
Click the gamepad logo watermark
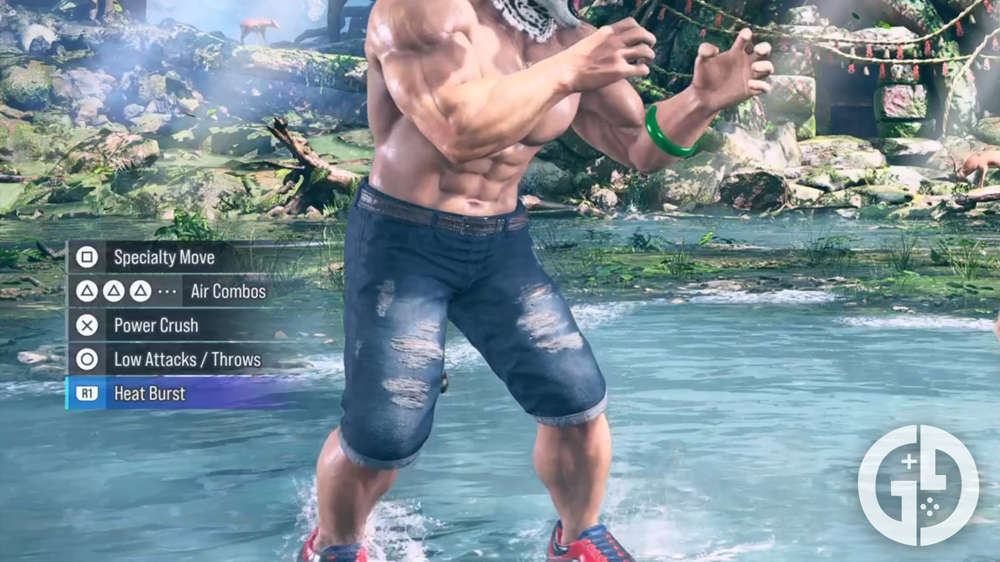918,484
